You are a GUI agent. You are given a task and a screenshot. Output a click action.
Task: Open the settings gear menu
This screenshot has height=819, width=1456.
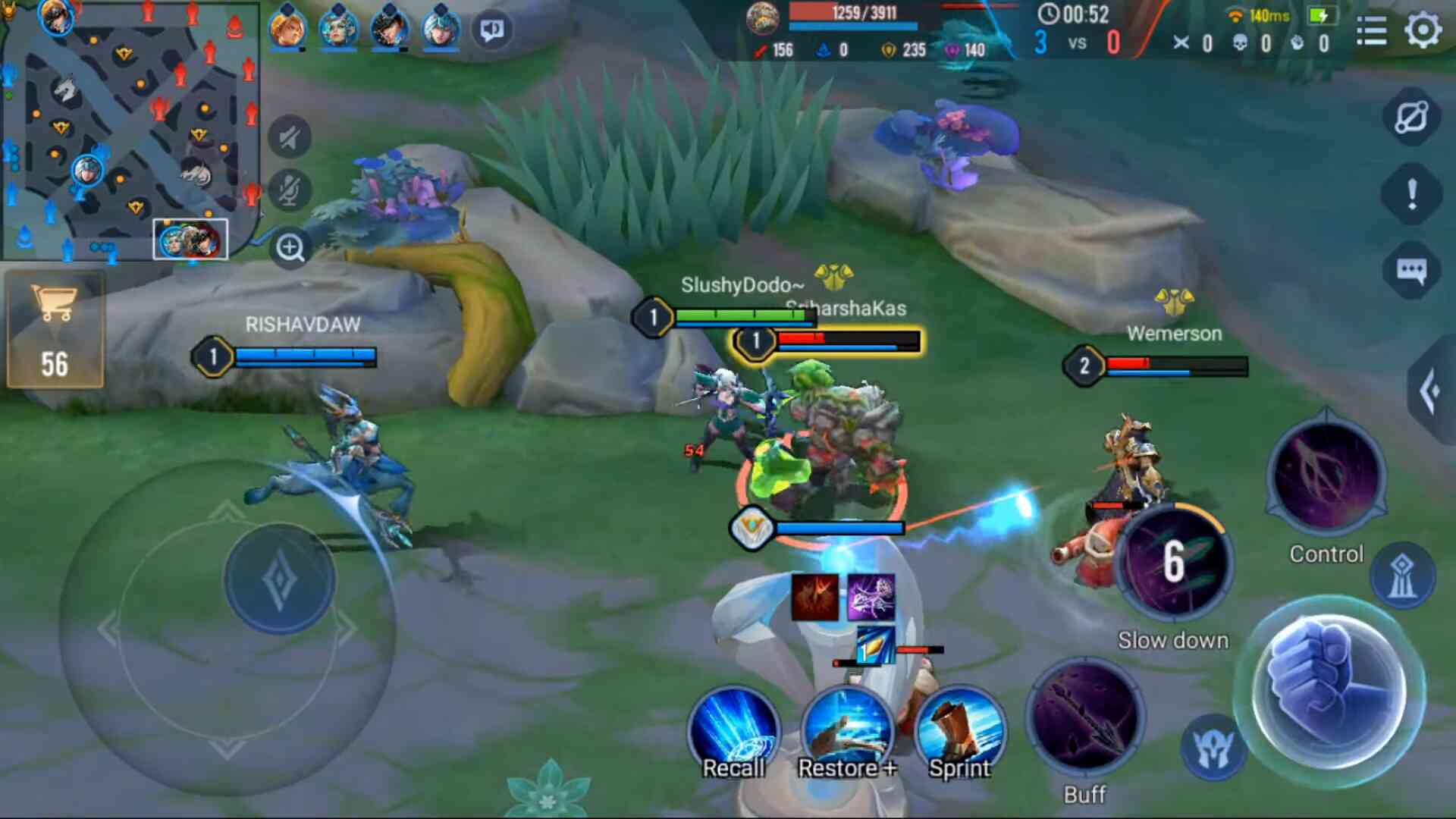click(1423, 31)
